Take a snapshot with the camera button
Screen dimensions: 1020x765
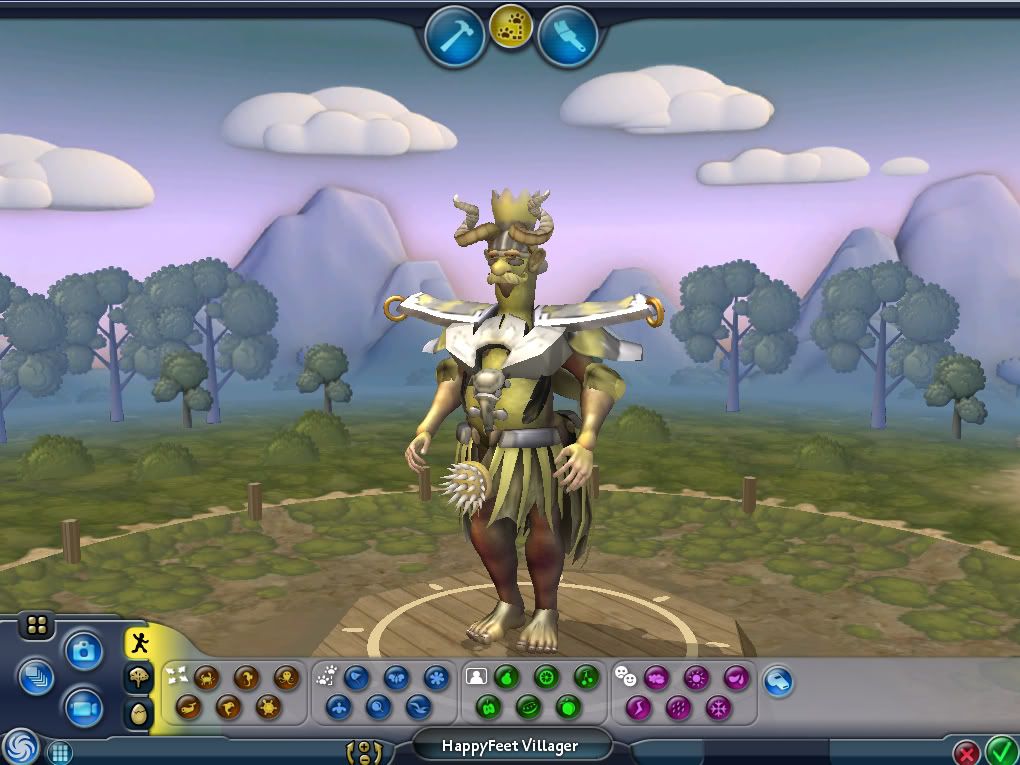[x=85, y=651]
